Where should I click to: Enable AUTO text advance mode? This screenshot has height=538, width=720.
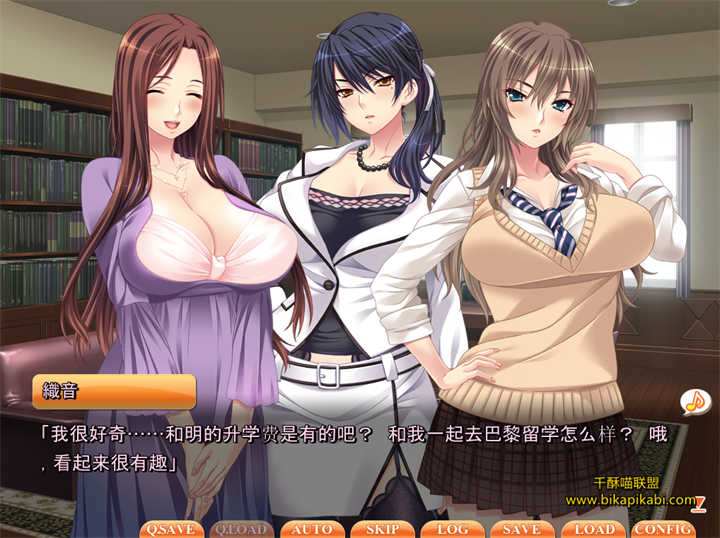(x=313, y=529)
